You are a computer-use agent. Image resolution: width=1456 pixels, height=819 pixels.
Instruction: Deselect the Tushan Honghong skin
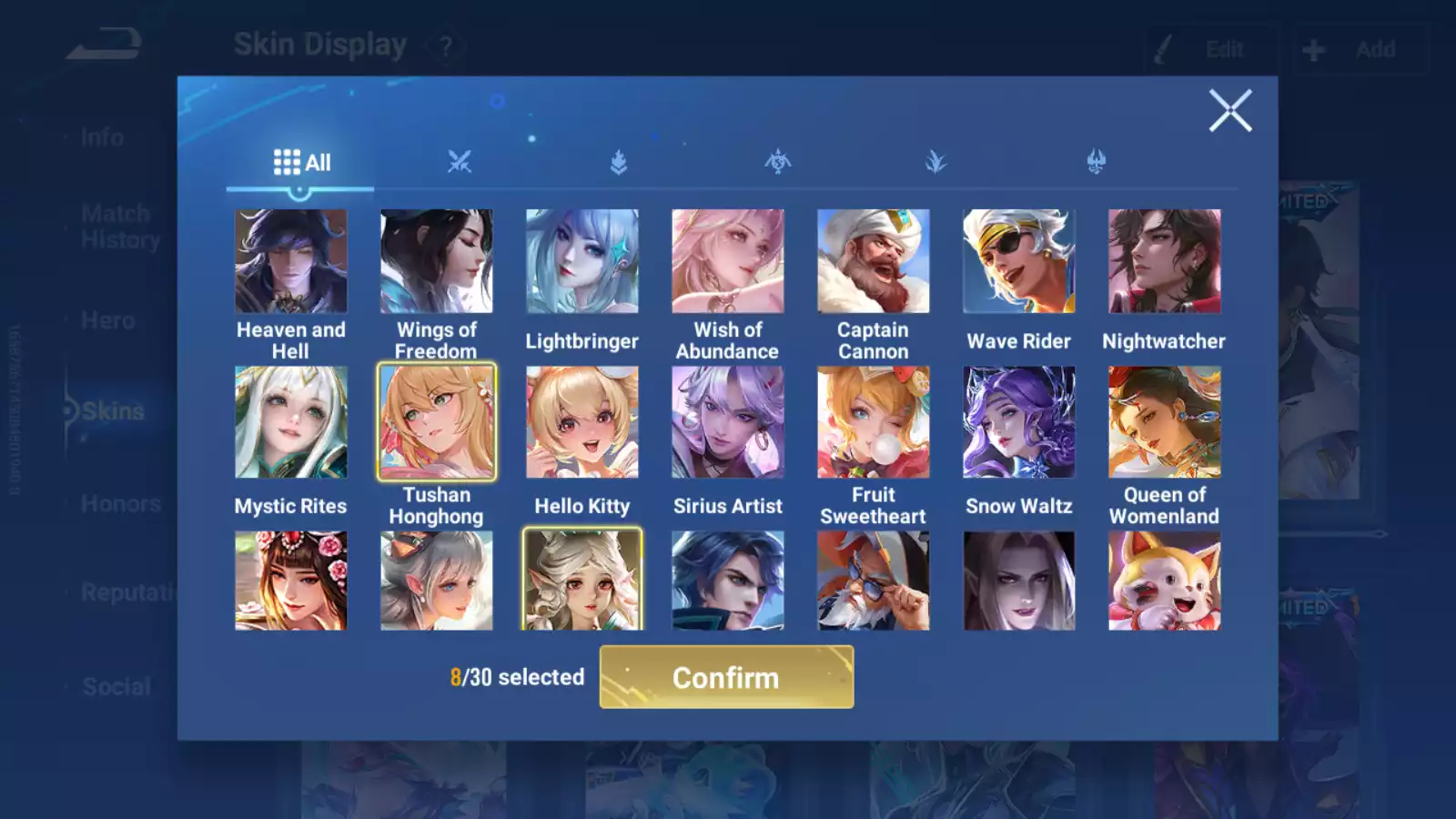click(x=436, y=422)
